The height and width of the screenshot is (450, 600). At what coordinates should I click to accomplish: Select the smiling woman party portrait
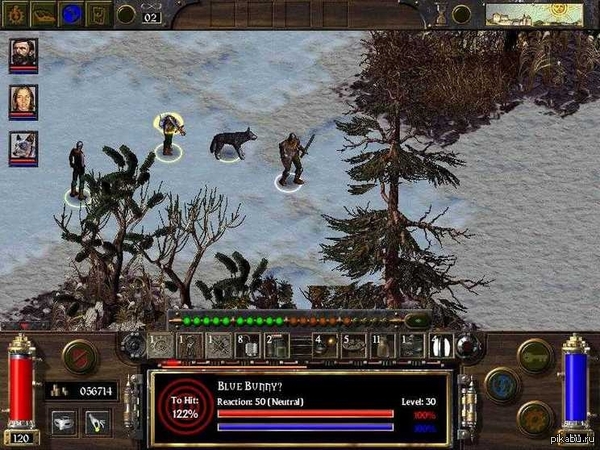23,102
